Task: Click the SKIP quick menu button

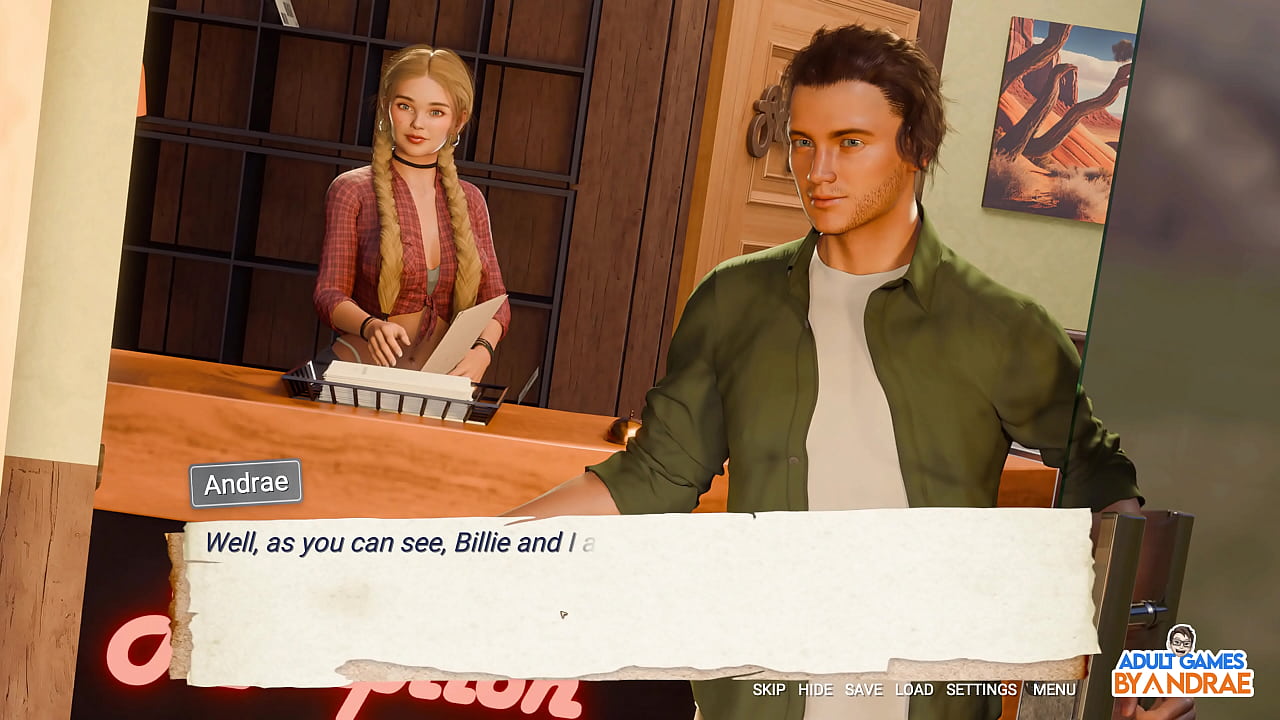Action: [x=769, y=689]
